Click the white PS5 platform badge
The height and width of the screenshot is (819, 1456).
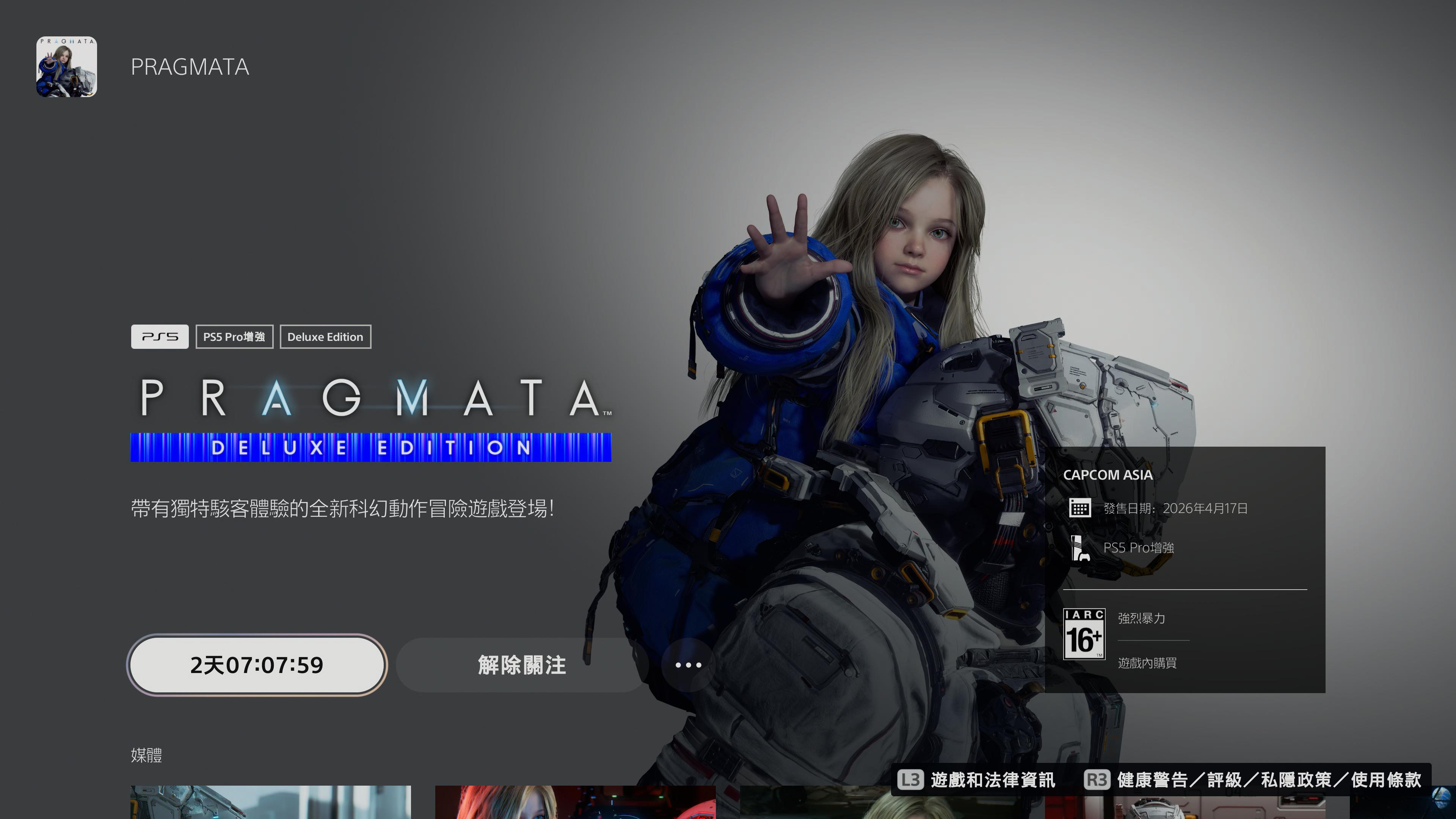pos(159,337)
